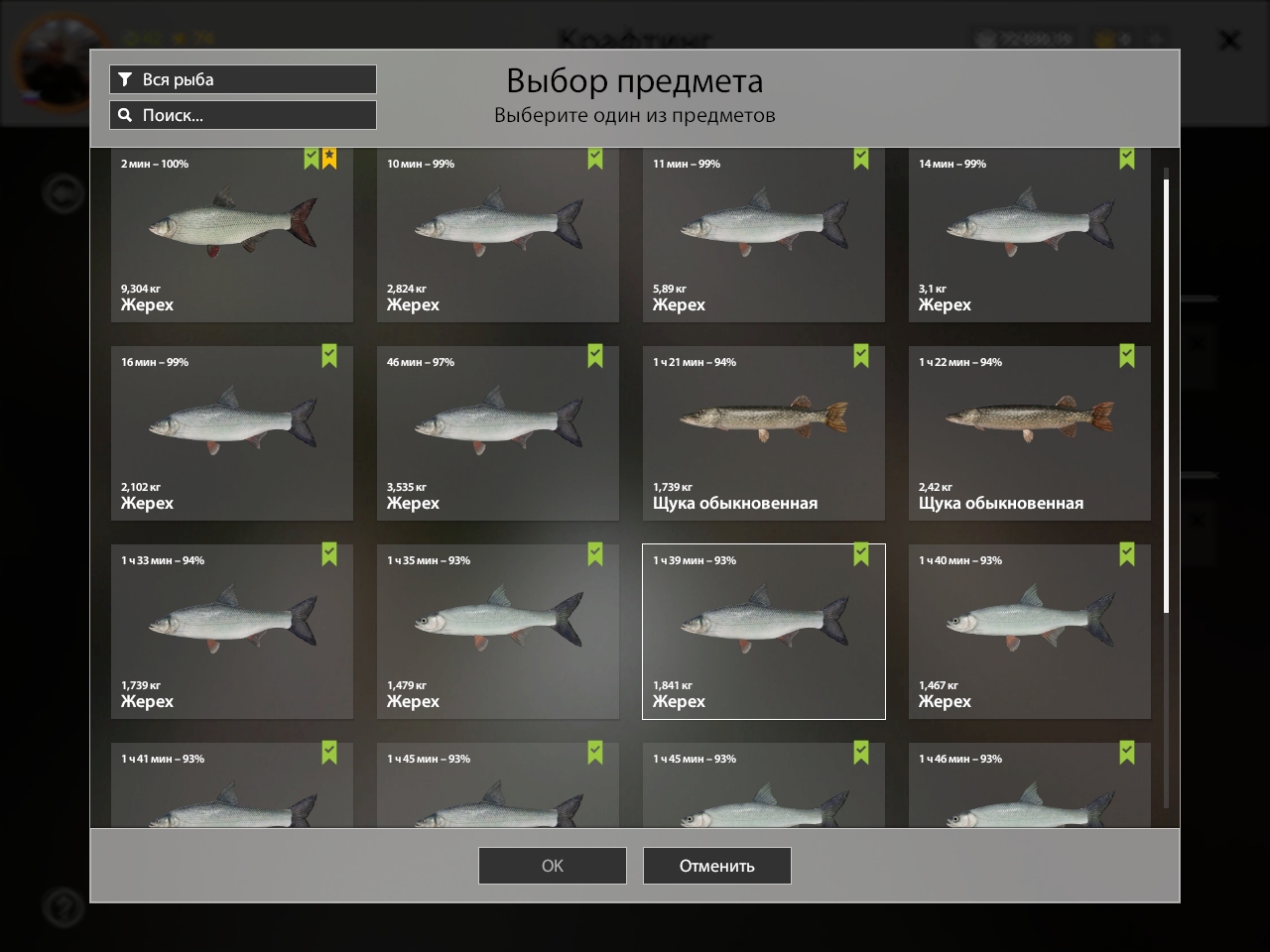This screenshot has height=952, width=1270.
Task: Click the "Поиск..." search field
Action: [242, 115]
